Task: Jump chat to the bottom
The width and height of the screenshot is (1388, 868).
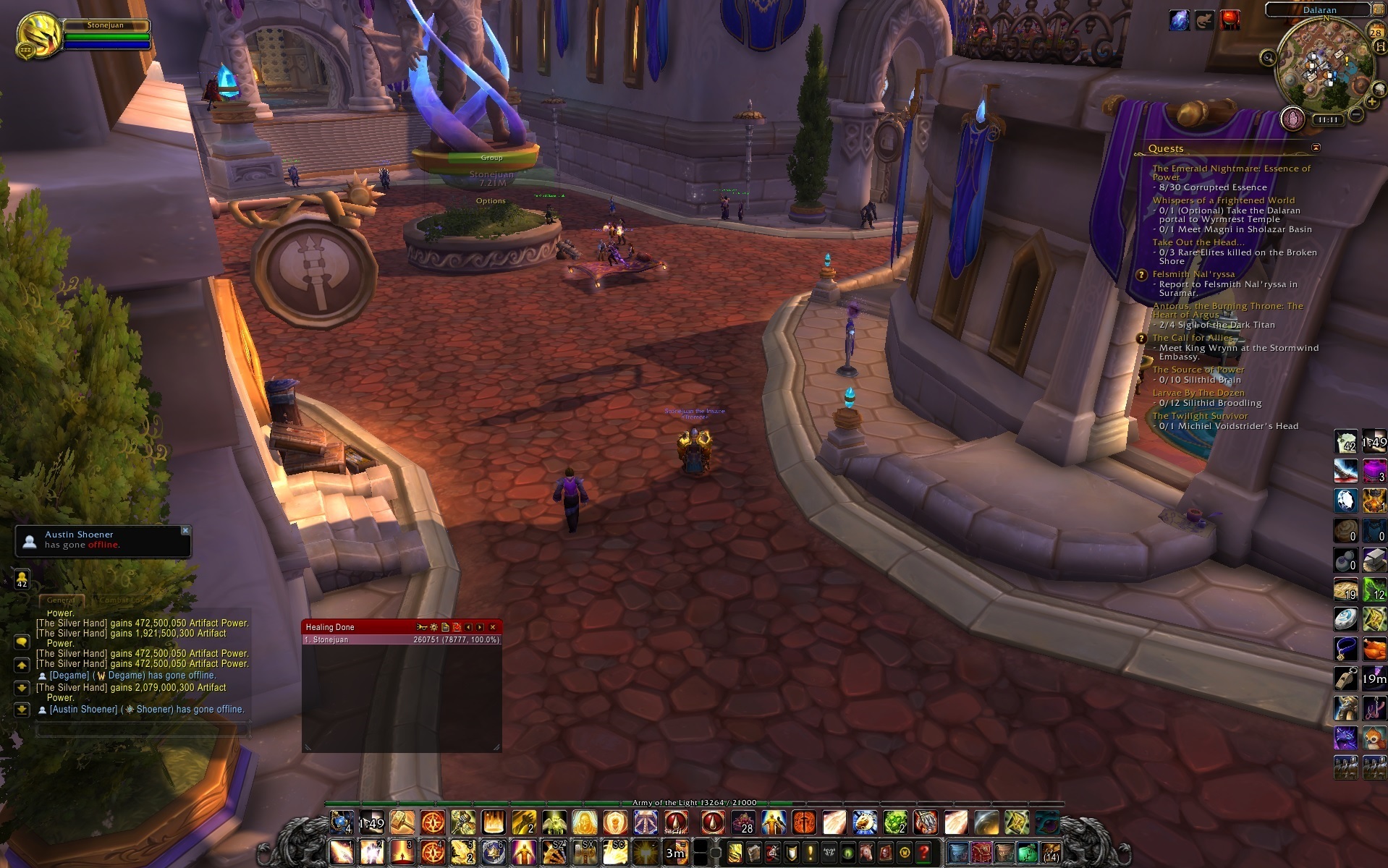Action: pyautogui.click(x=22, y=710)
